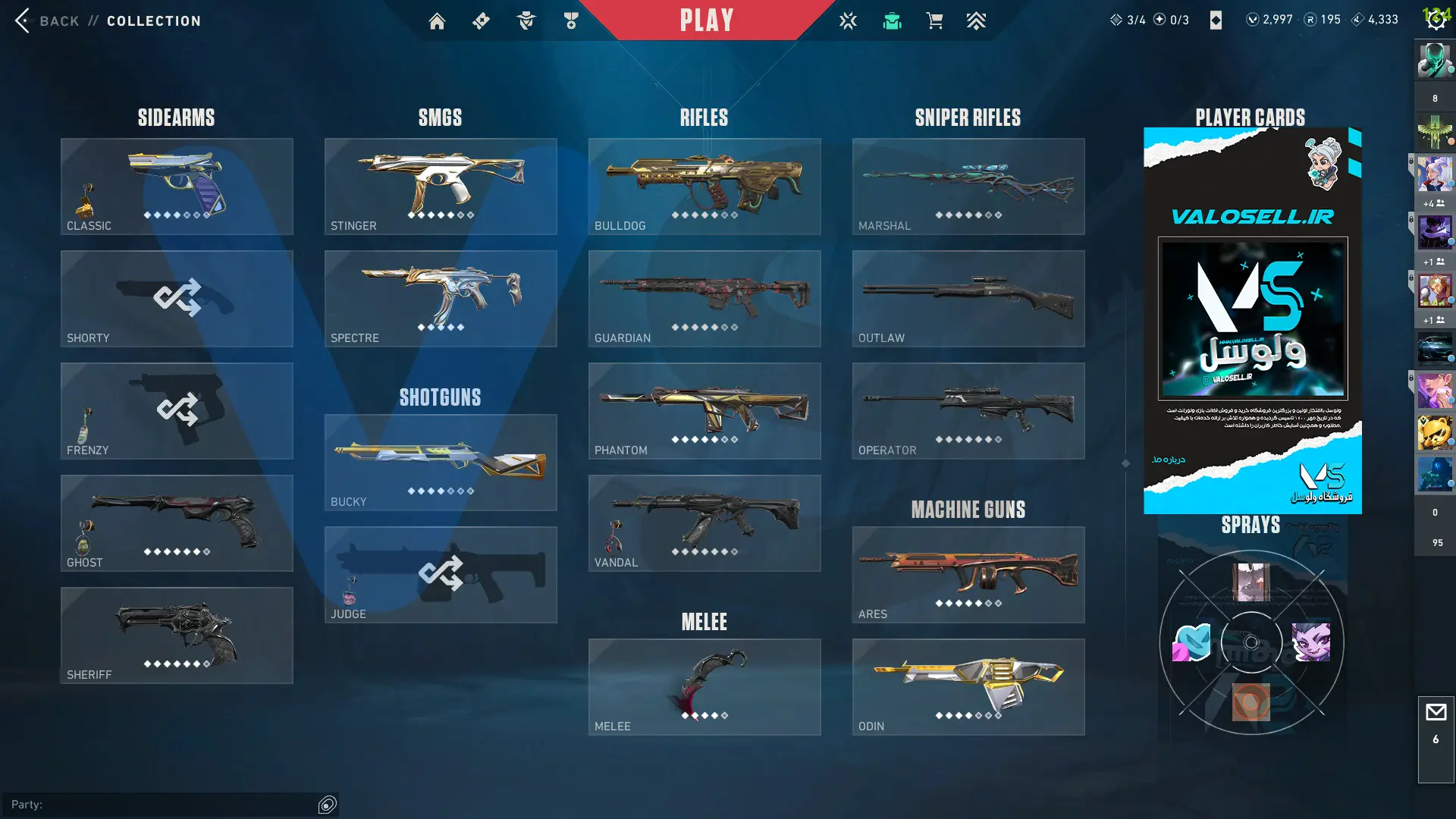
Task: Choose the Spectre weapon tile
Action: [441, 299]
